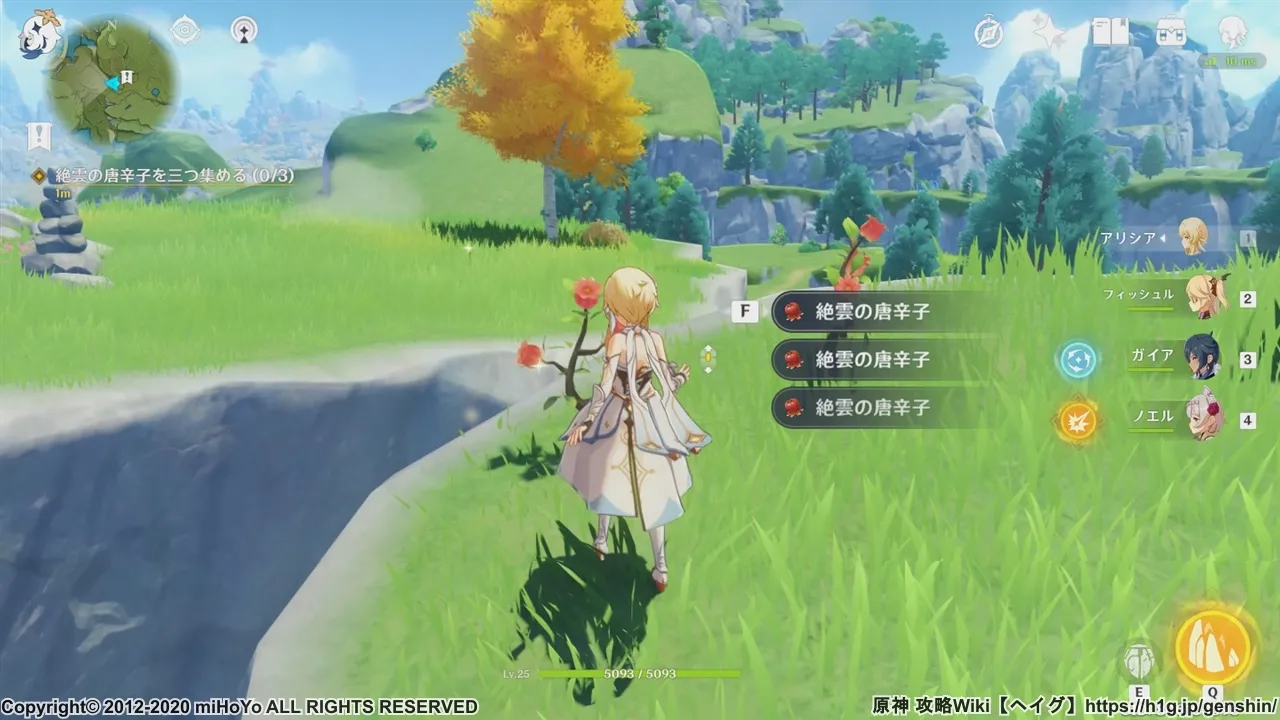Activate the elemental sight eye icon
This screenshot has width=1280, height=720.
(186, 31)
